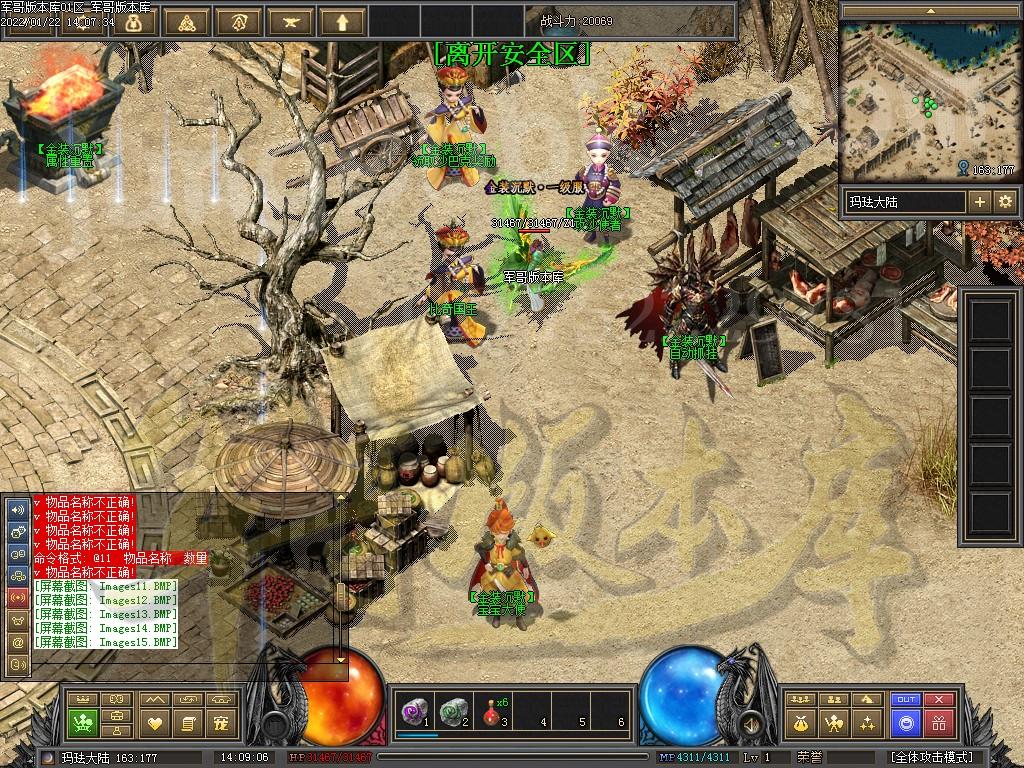Viewport: 1024px width, 768px height.
Task: Open the gear settings beside the map name
Action: pyautogui.click(x=1005, y=202)
